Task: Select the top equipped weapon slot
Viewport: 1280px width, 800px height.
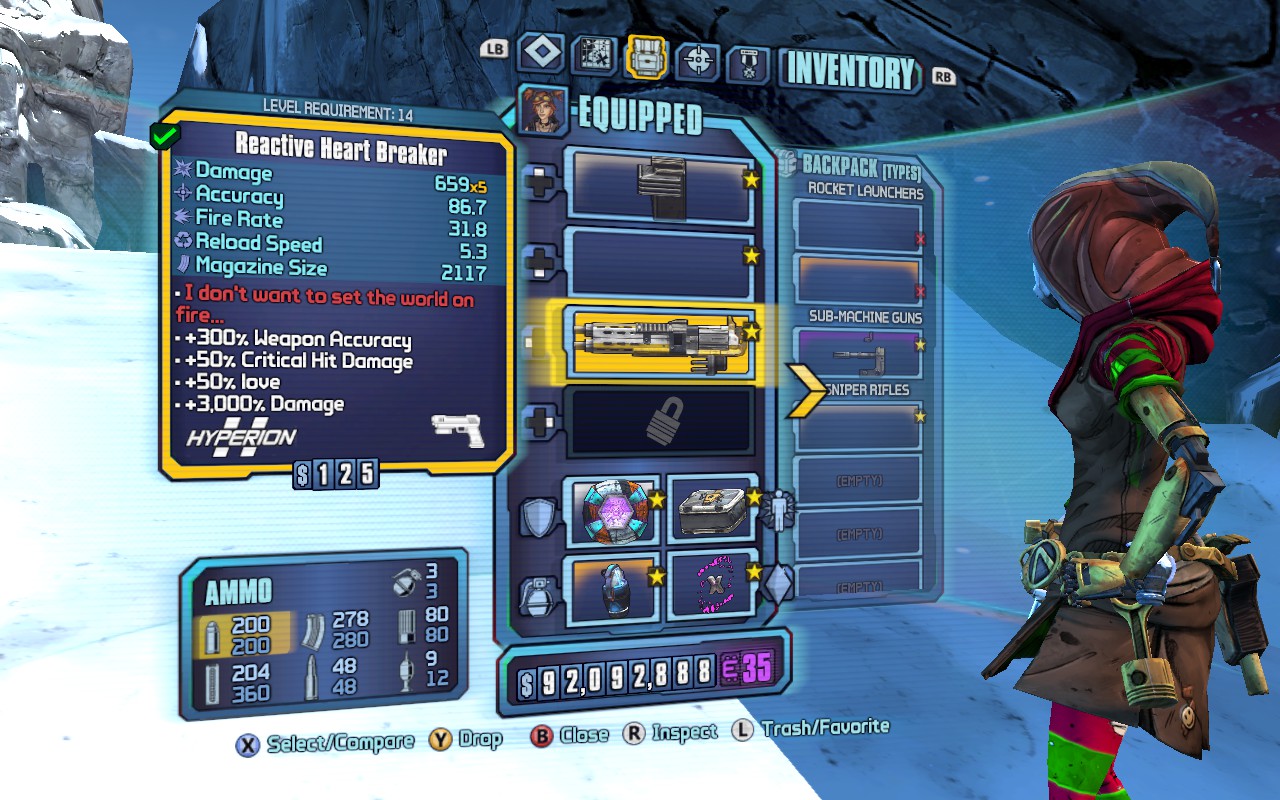Action: [x=659, y=185]
